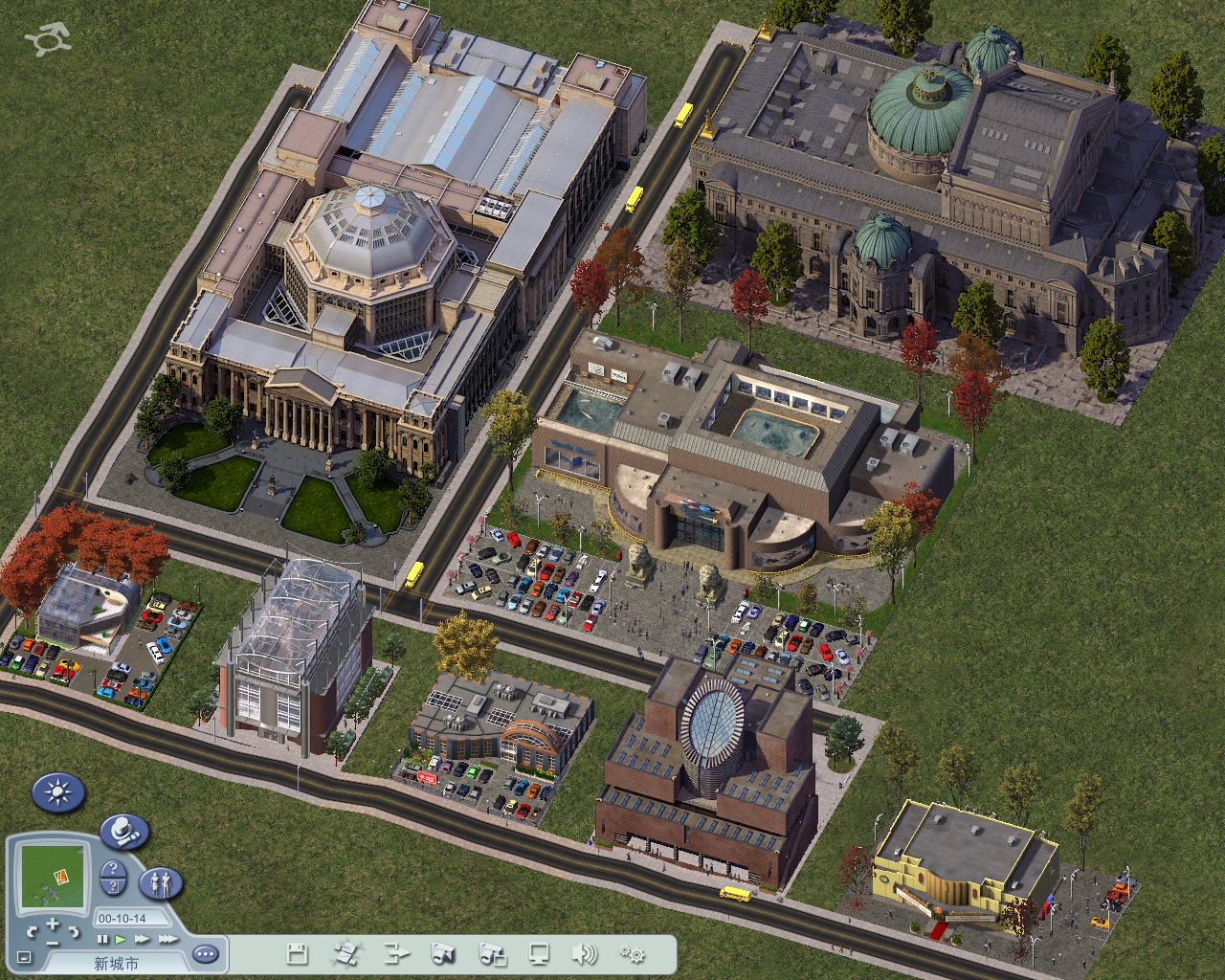Open audio settings speaker icon
Viewport: 1225px width, 980px height.
click(584, 953)
